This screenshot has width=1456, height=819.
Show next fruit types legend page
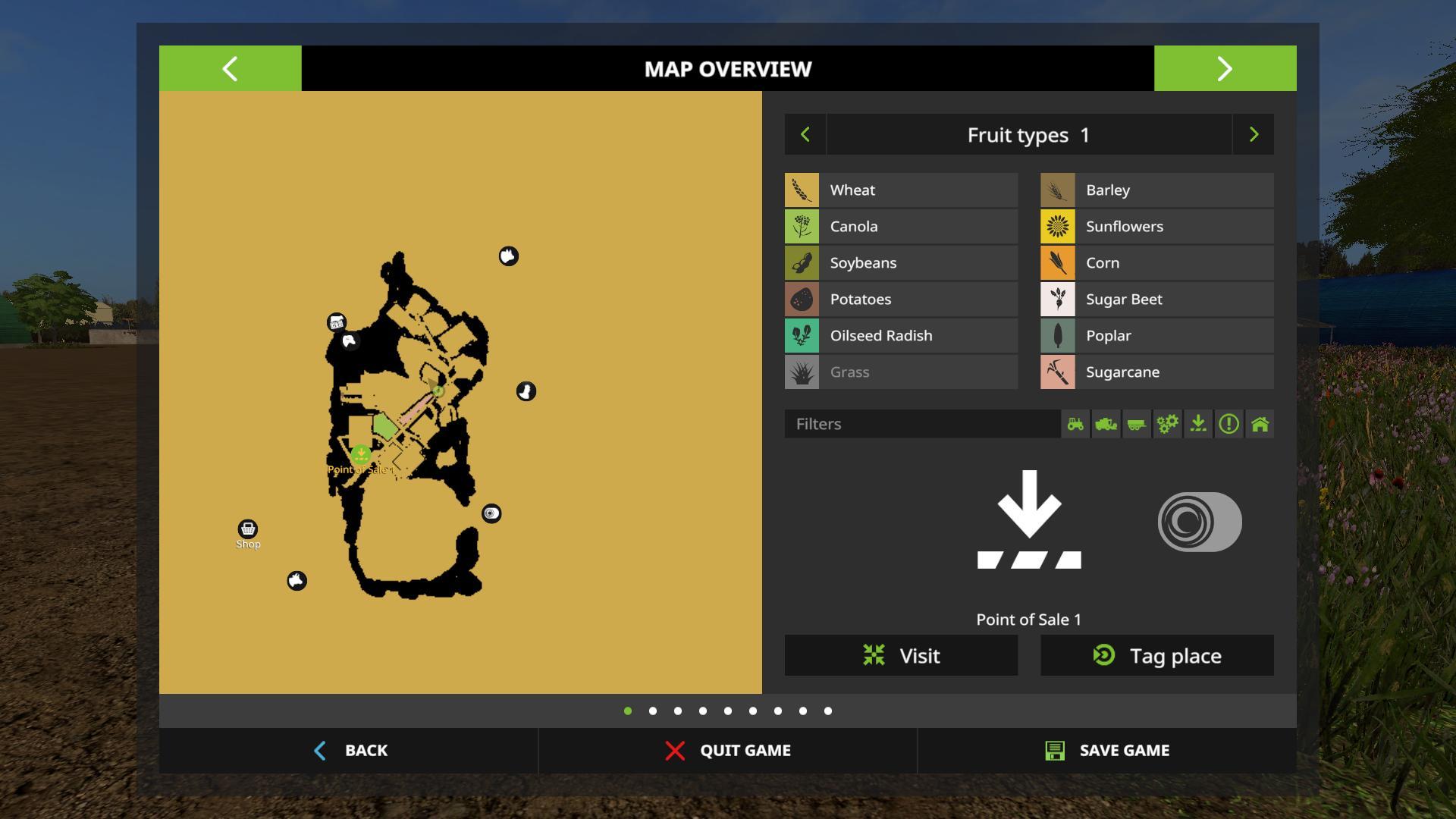[1254, 135]
